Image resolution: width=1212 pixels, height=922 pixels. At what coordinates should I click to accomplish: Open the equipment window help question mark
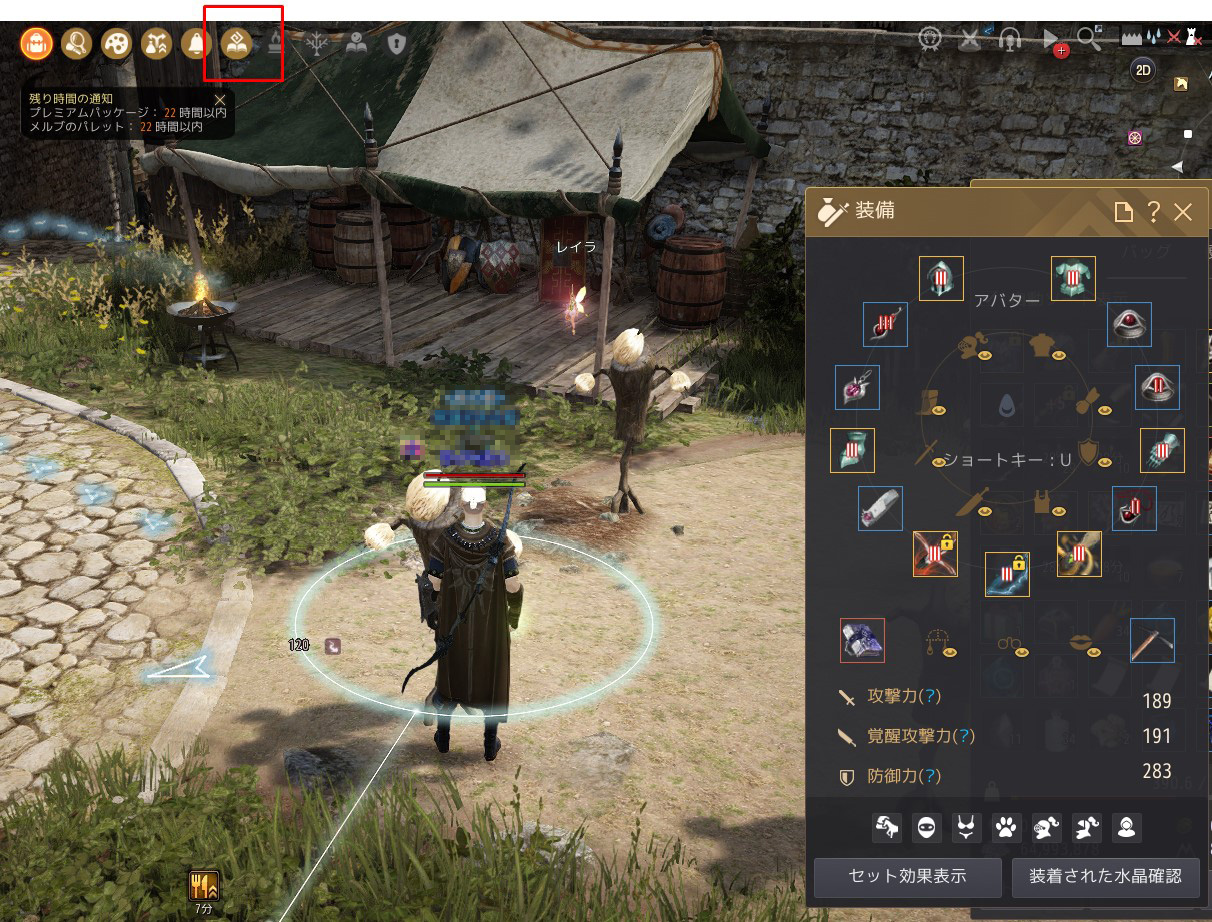pos(1153,212)
